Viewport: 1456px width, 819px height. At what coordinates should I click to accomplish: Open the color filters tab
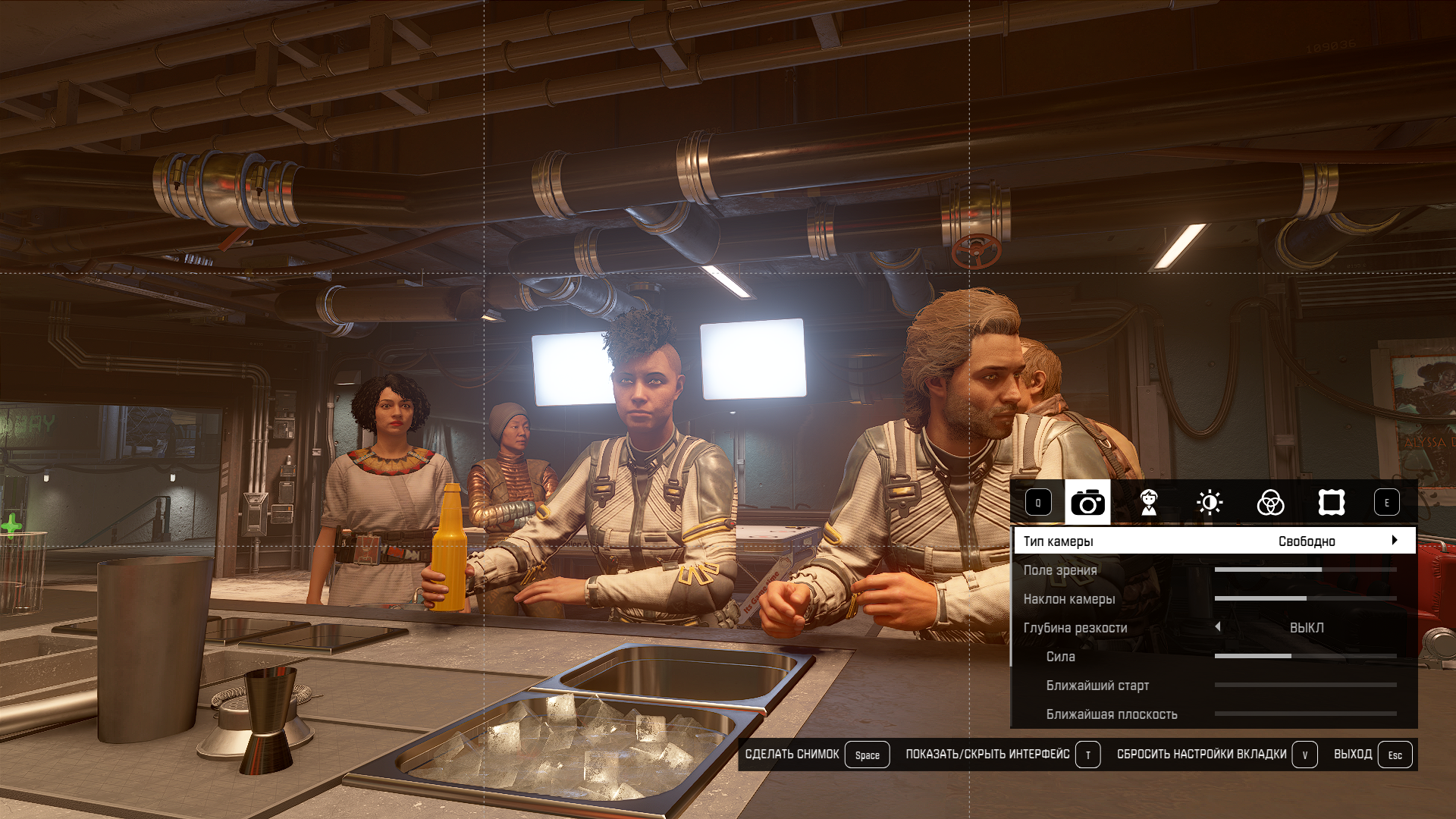tap(1270, 502)
